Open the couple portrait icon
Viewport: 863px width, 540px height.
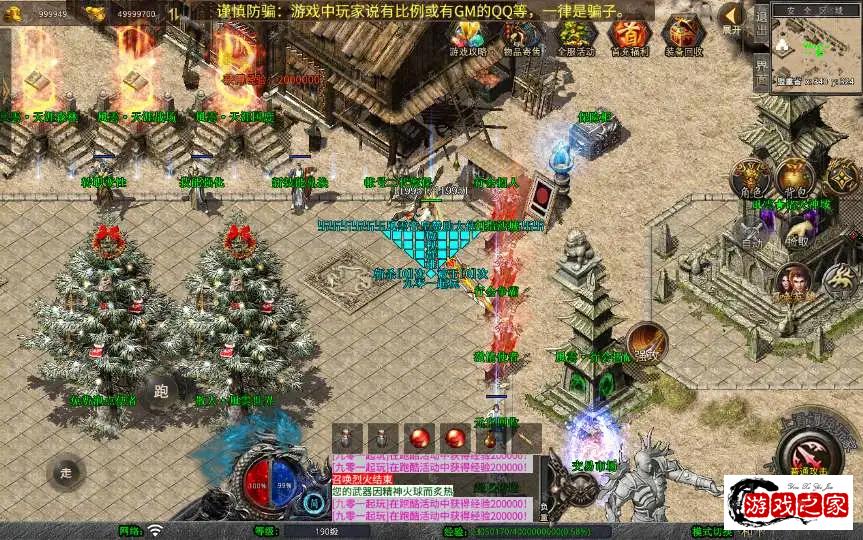pyautogui.click(x=793, y=283)
